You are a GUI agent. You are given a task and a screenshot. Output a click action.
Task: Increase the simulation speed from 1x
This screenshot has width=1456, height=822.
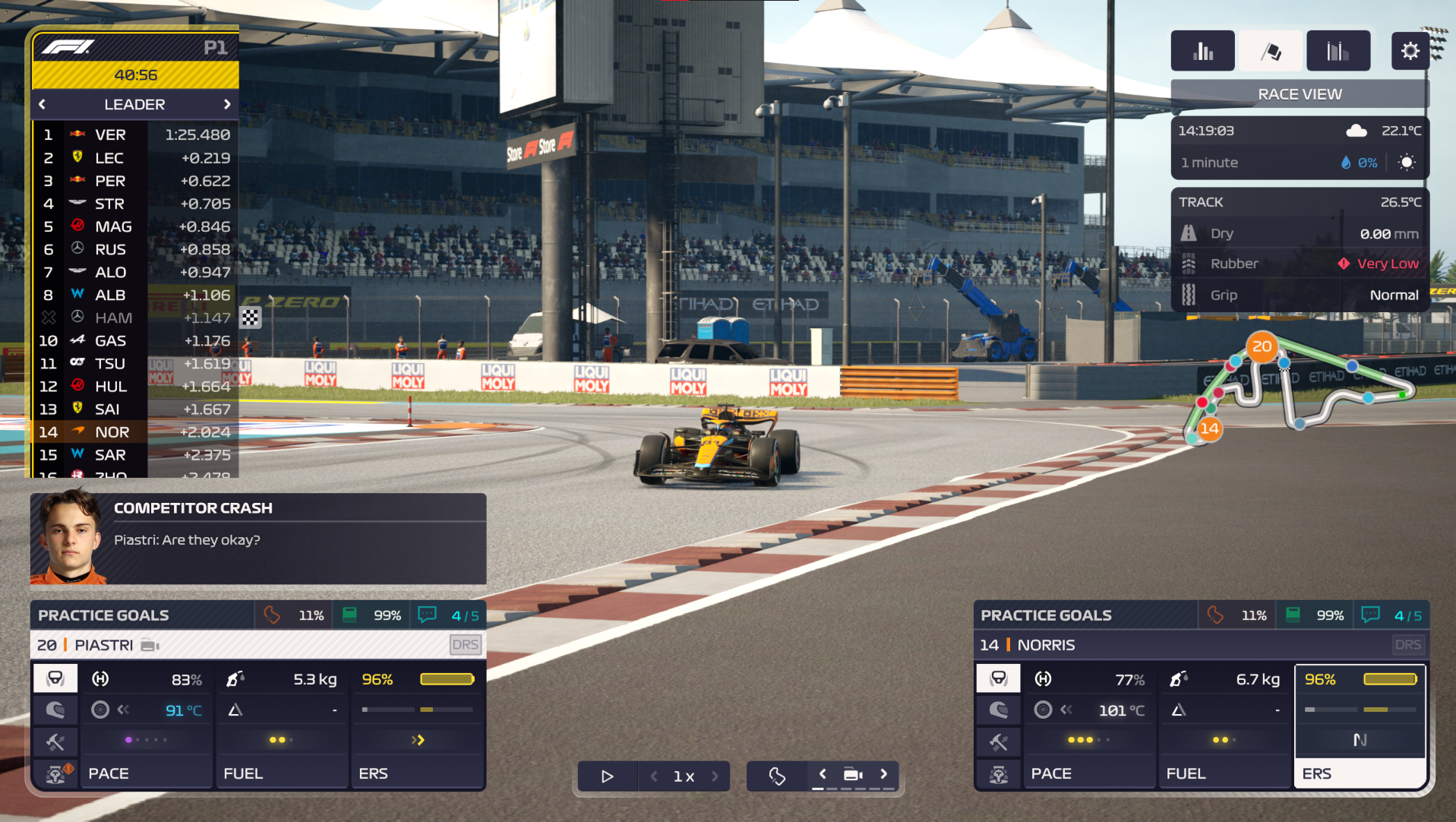click(x=715, y=776)
